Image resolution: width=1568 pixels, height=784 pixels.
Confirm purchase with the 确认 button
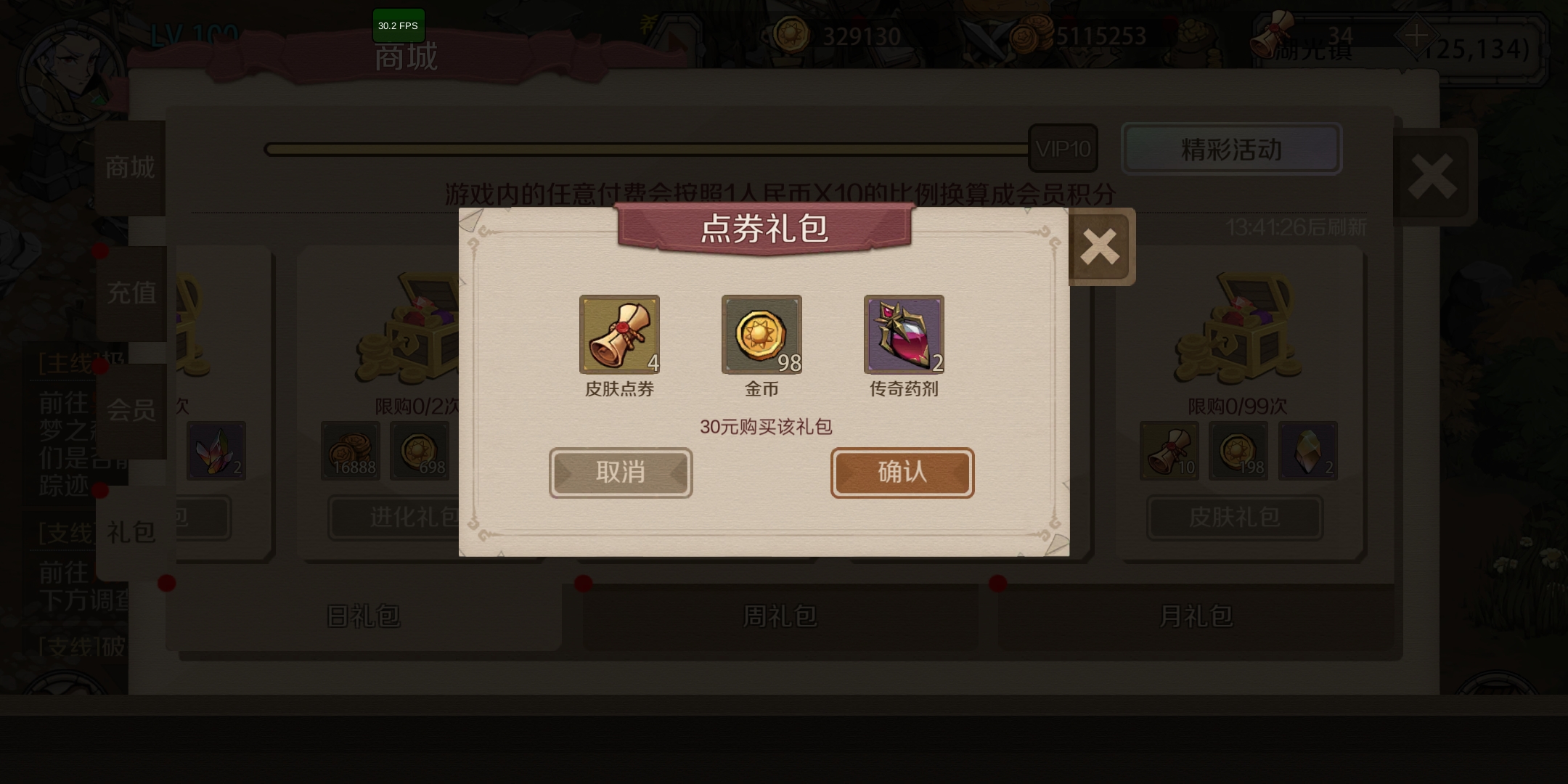click(902, 473)
